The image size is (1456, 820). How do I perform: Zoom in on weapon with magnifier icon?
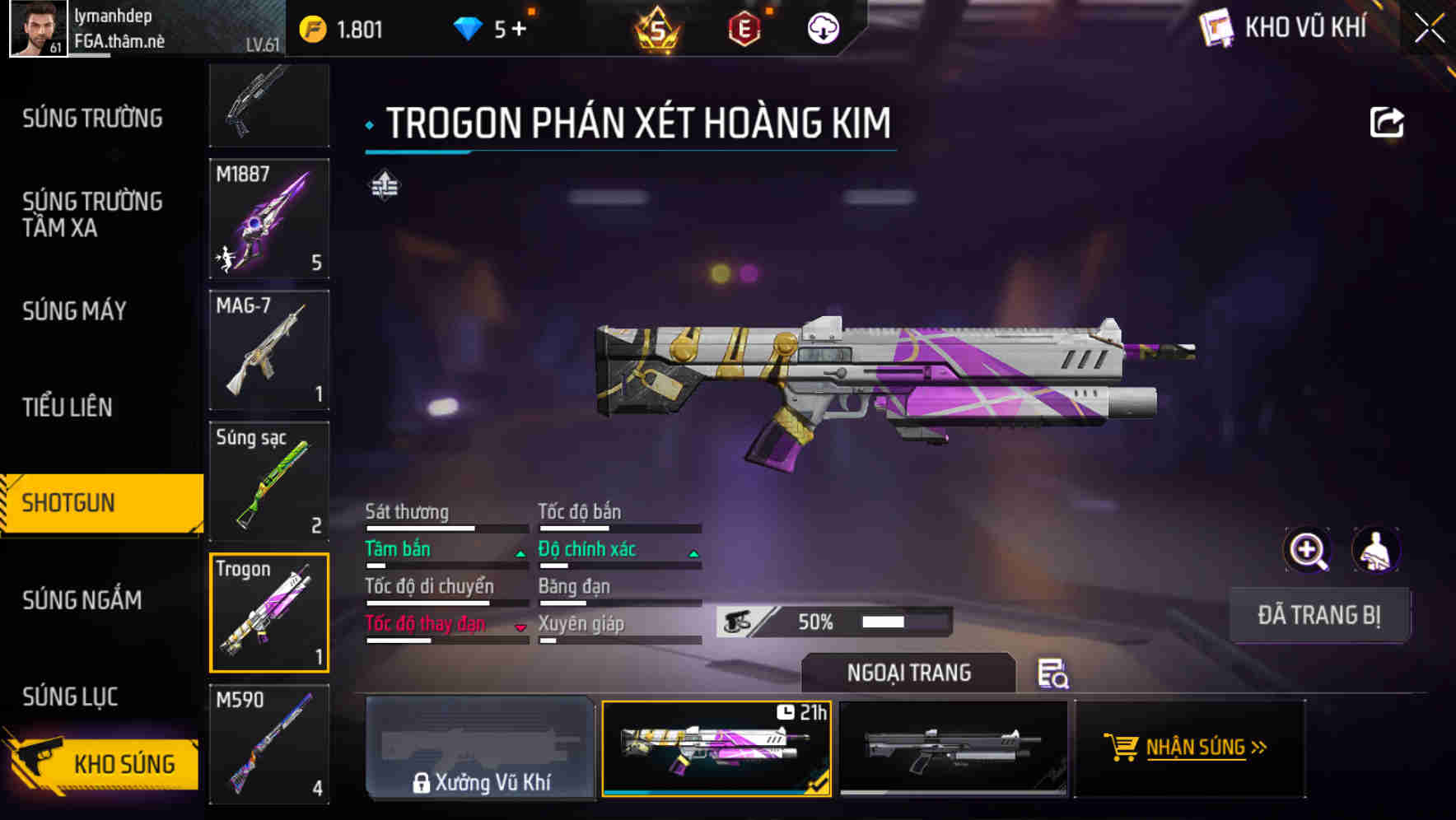point(1307,550)
